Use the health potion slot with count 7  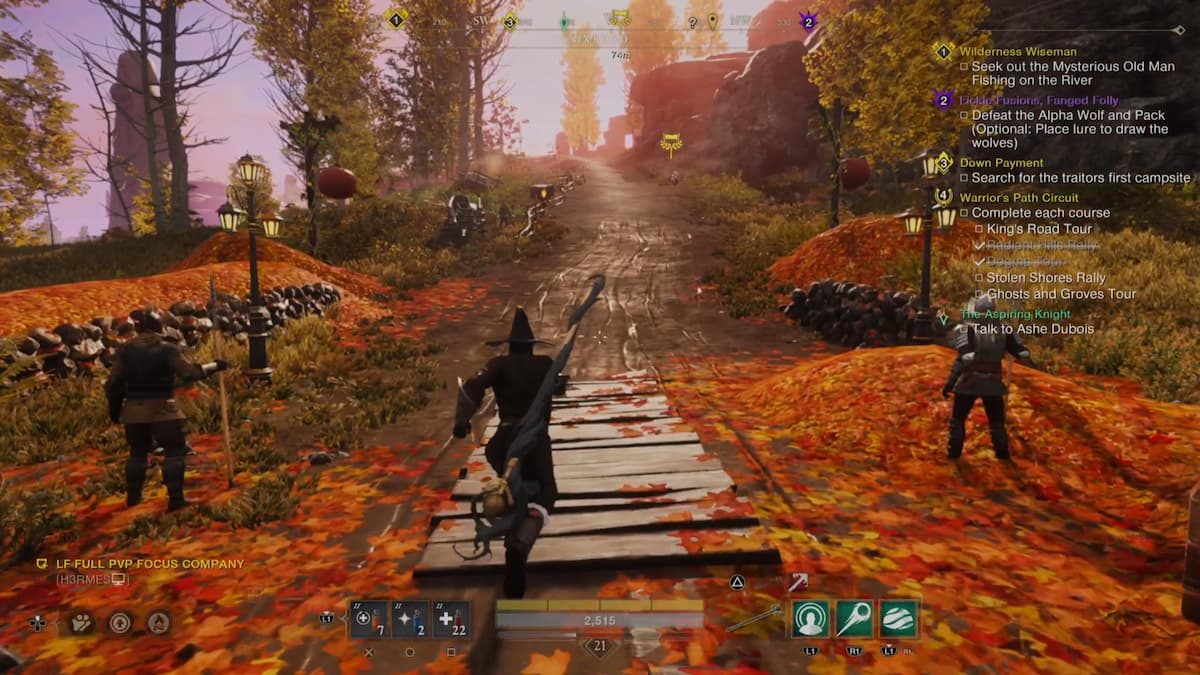click(368, 620)
